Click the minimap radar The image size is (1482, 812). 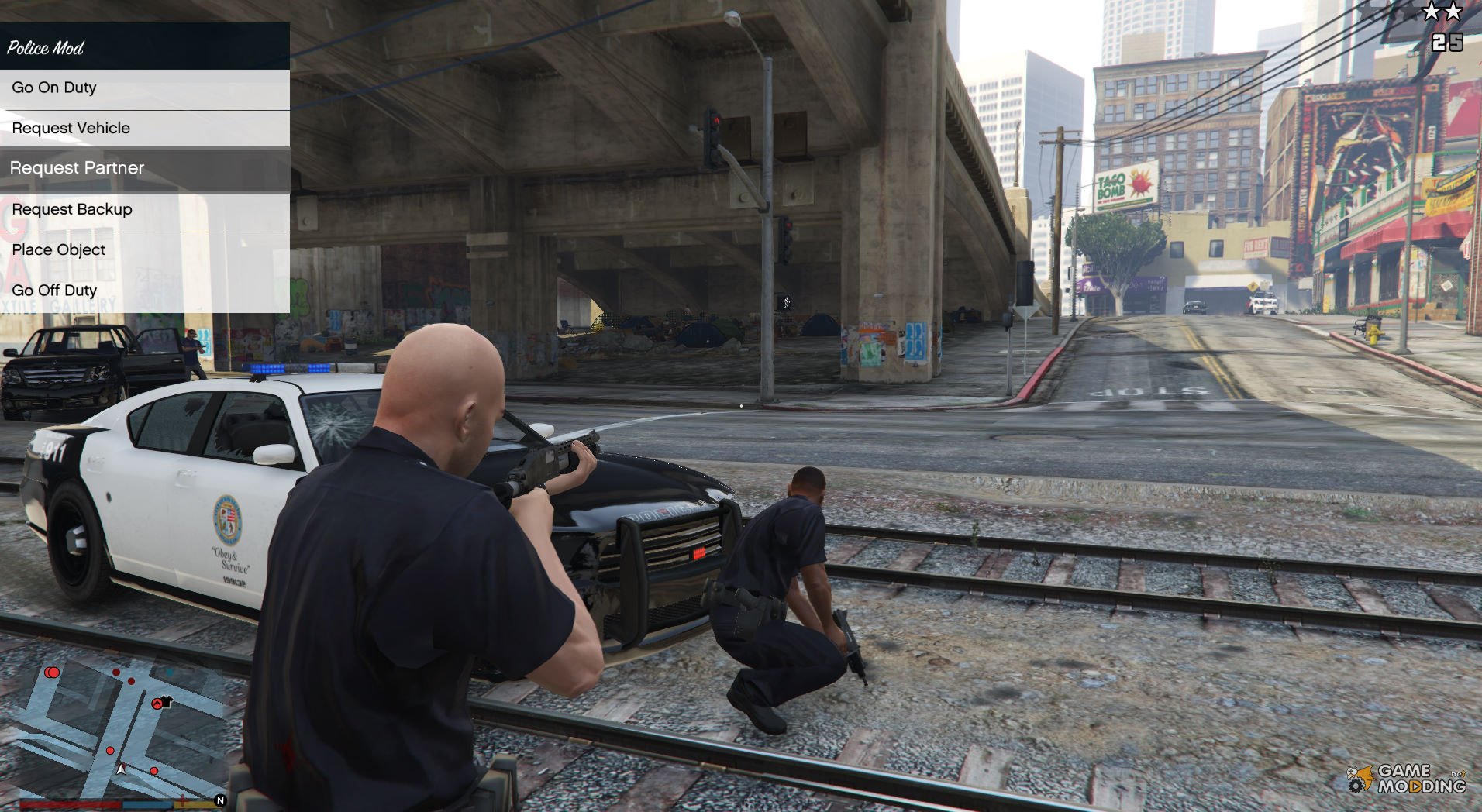point(122,728)
